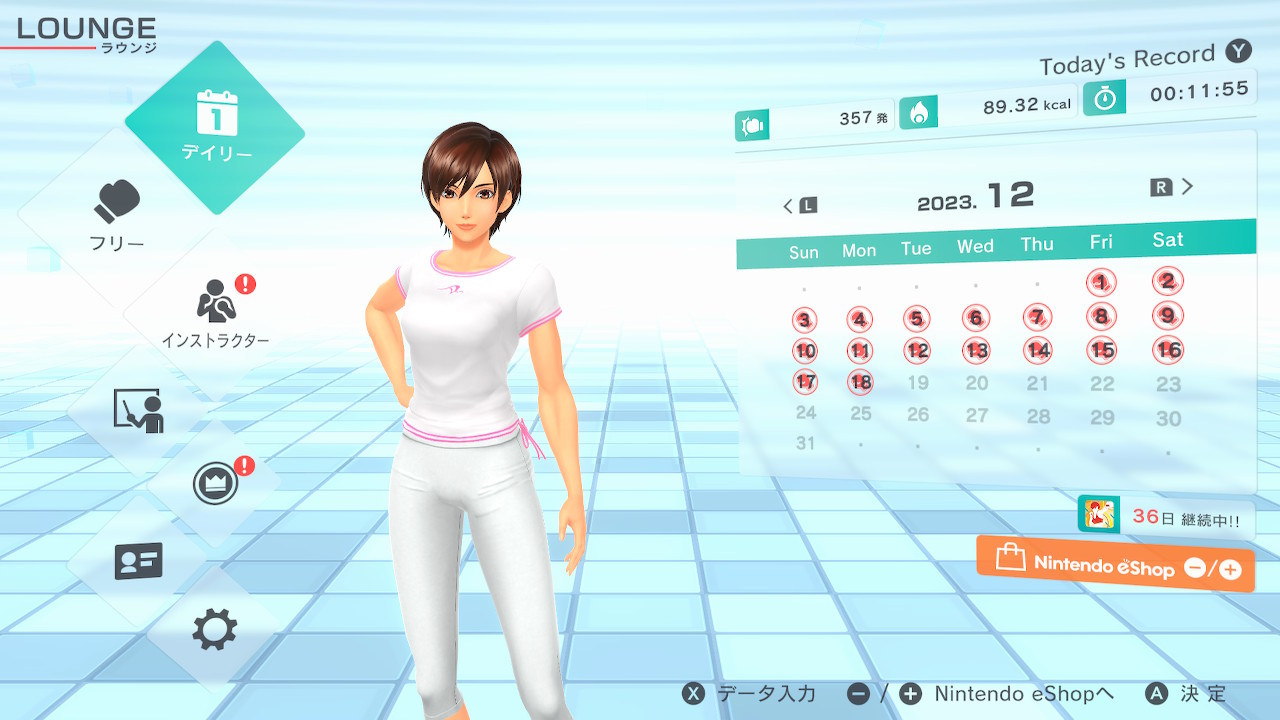1280x720 pixels.
Task: Select the フリー free training option
Action: click(118, 214)
